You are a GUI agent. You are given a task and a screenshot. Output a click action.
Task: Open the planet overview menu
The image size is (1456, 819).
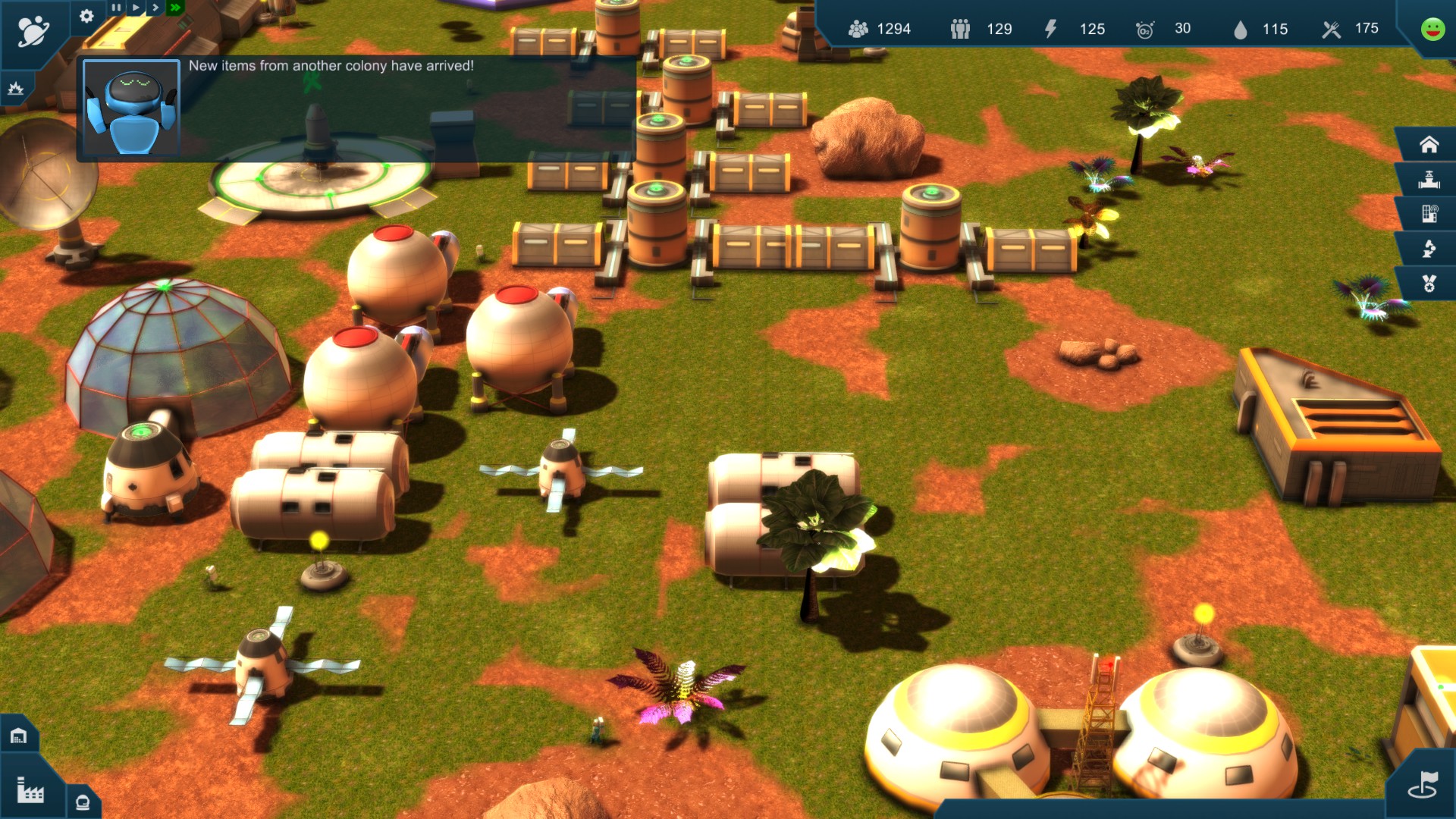click(x=33, y=31)
